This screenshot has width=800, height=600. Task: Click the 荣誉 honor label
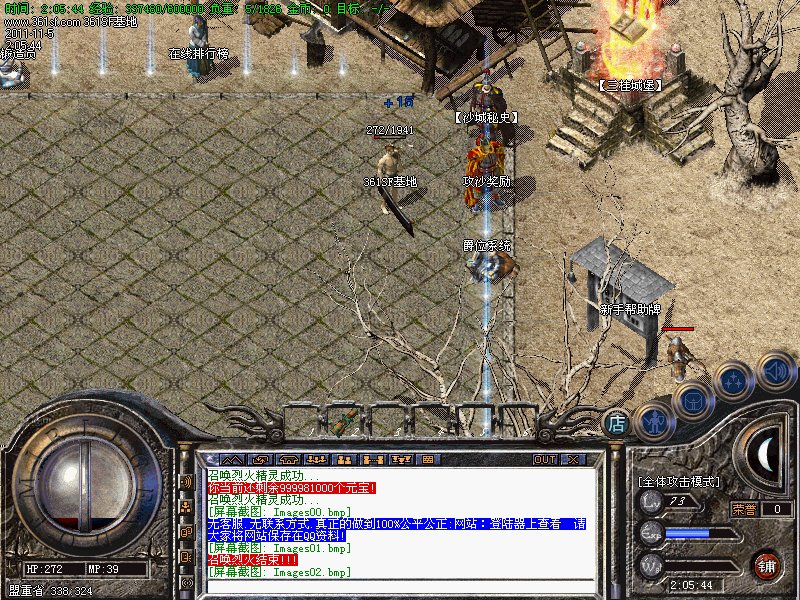coord(743,509)
